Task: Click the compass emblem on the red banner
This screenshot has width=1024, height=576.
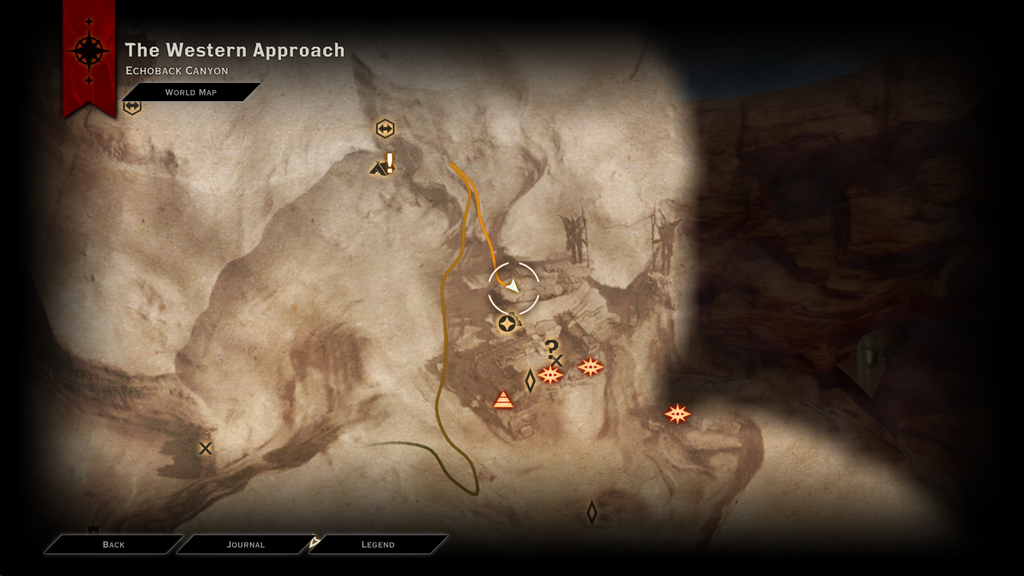Action: (x=89, y=50)
